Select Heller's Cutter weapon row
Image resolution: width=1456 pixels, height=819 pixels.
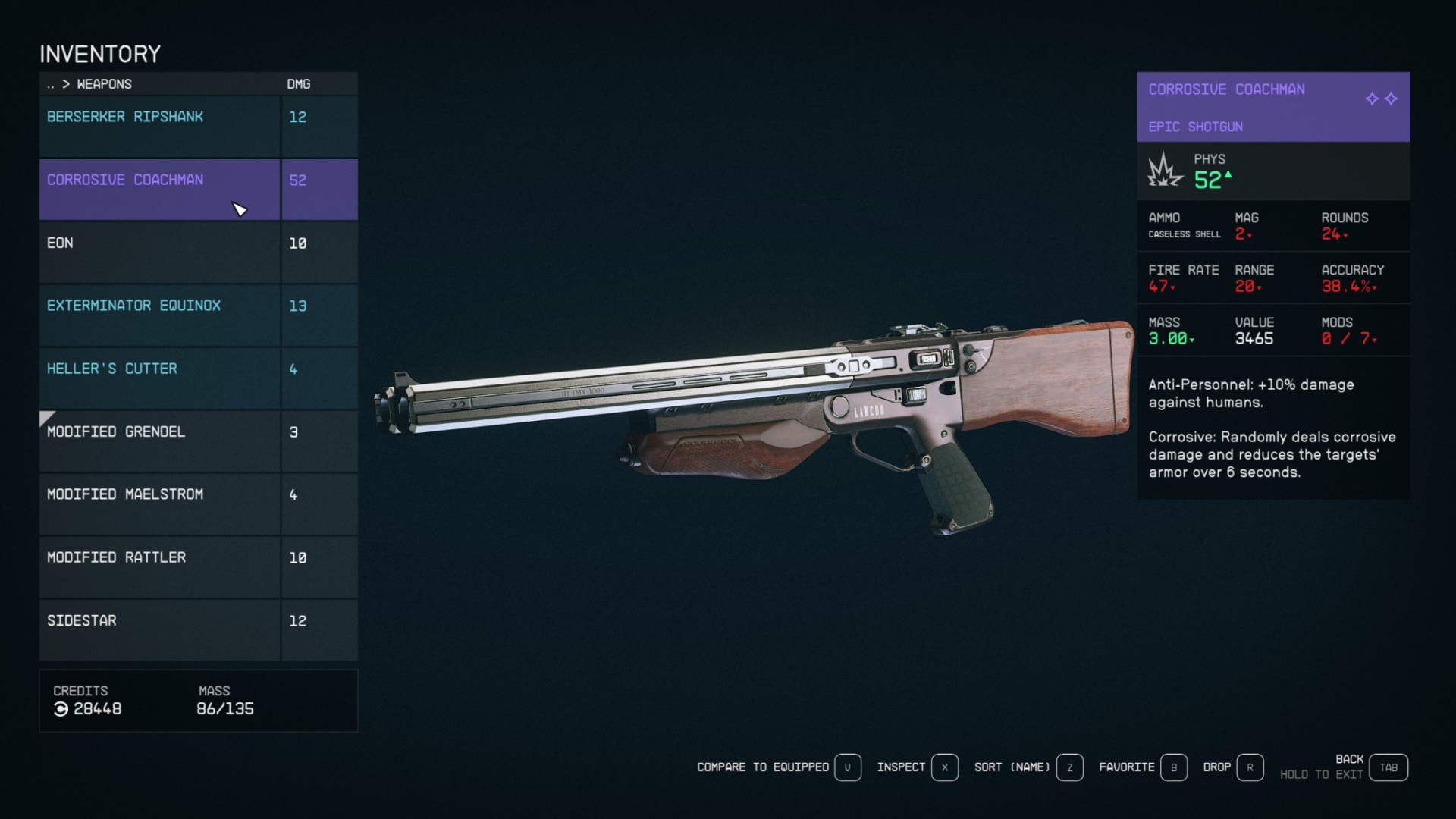(x=159, y=378)
